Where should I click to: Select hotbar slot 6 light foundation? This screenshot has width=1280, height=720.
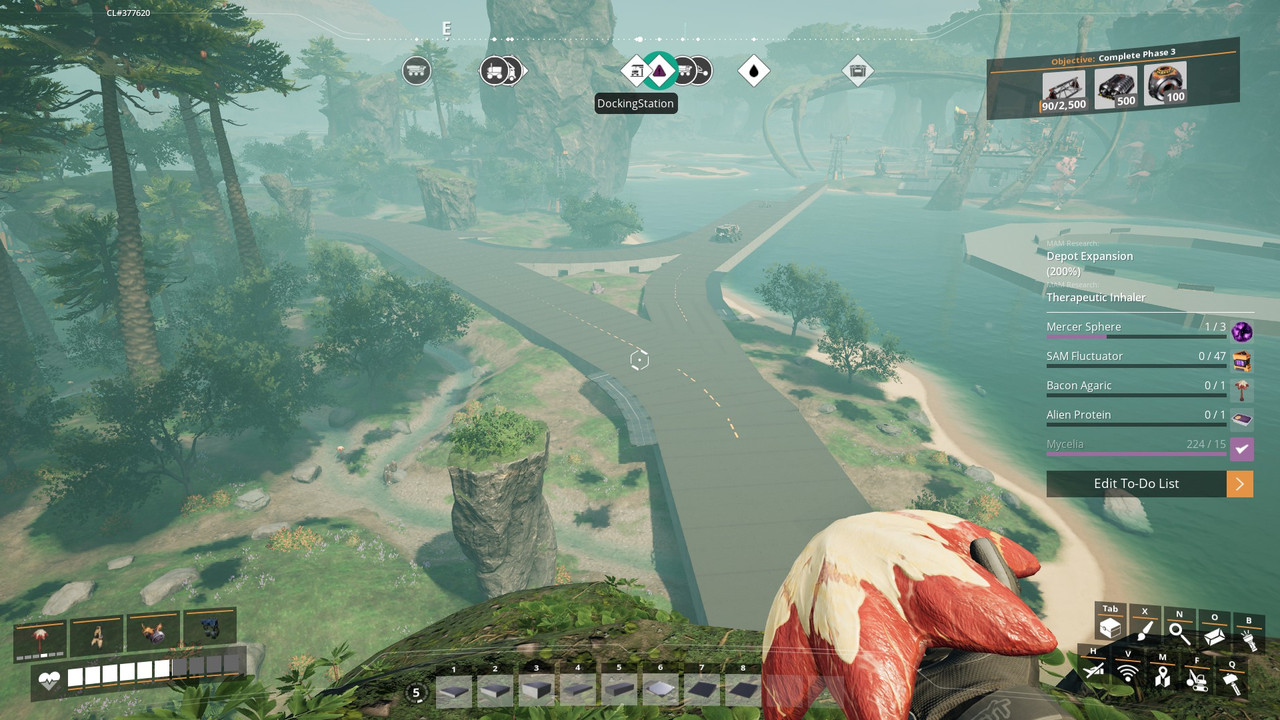pos(660,688)
